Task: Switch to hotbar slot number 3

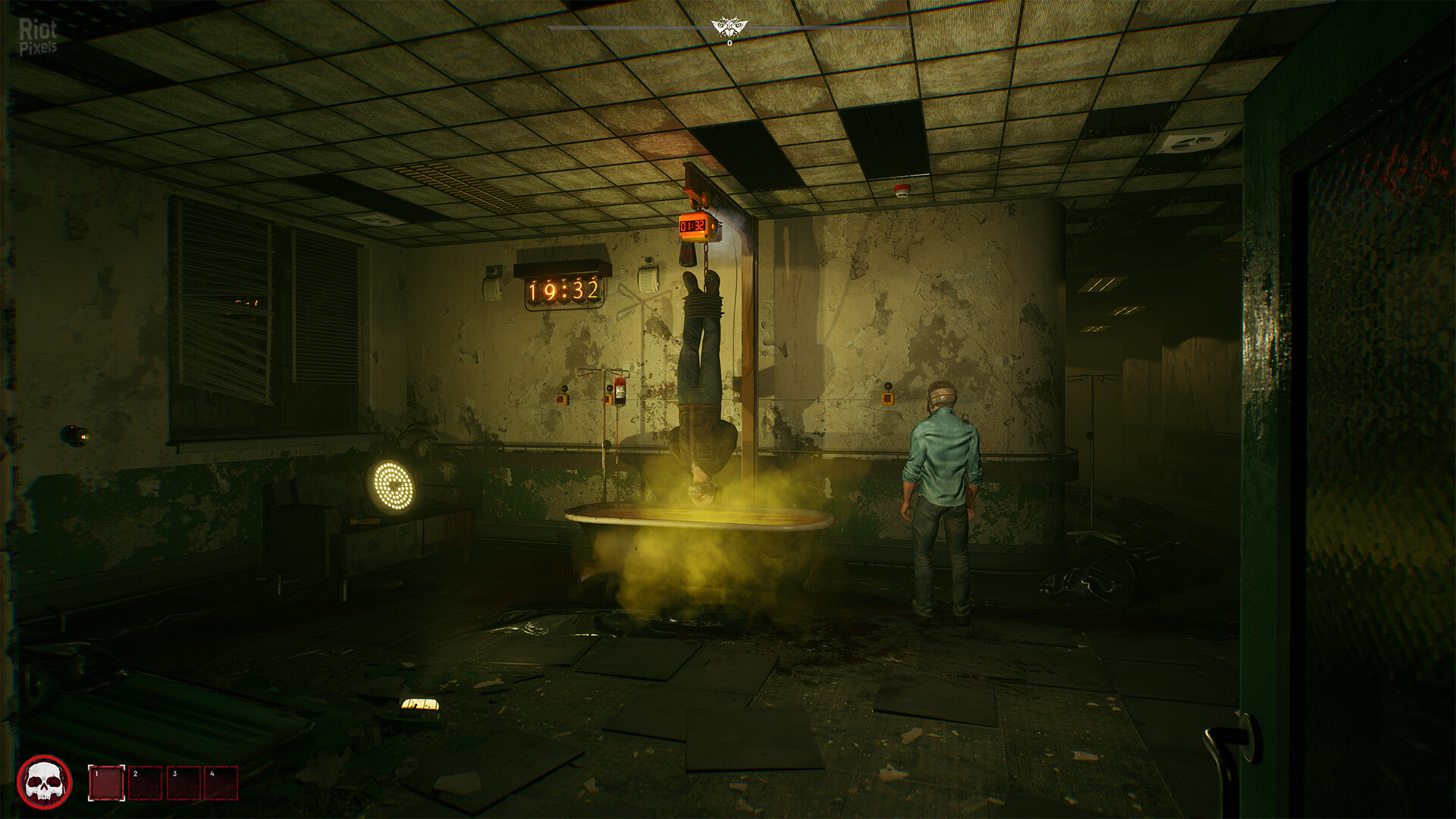Action: tap(184, 783)
